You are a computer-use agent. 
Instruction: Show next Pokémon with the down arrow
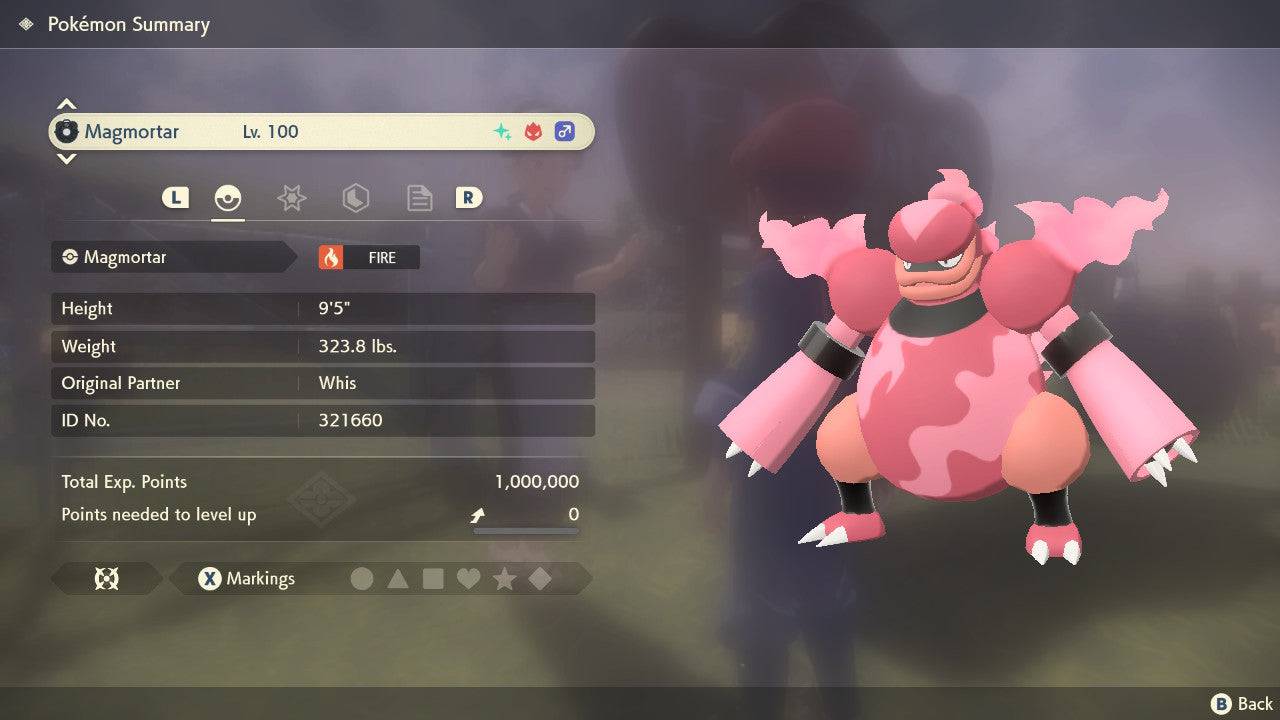click(x=66, y=158)
